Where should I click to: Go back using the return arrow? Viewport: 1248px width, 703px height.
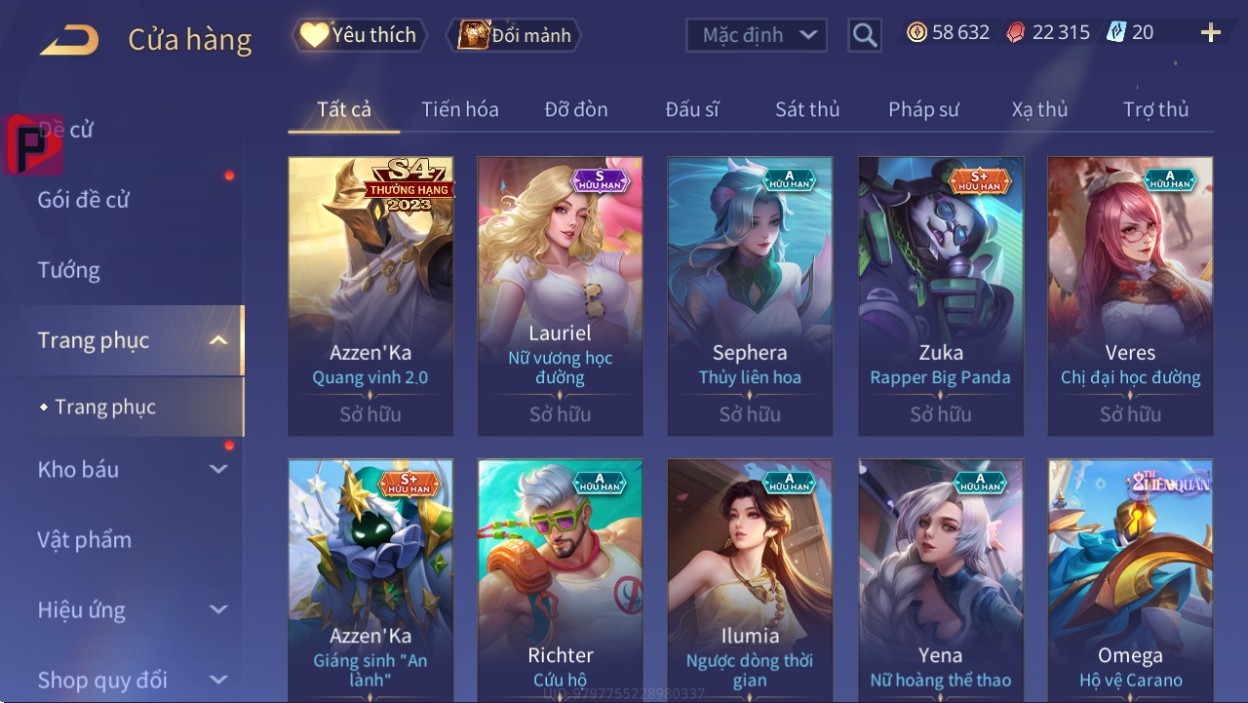(x=69, y=40)
